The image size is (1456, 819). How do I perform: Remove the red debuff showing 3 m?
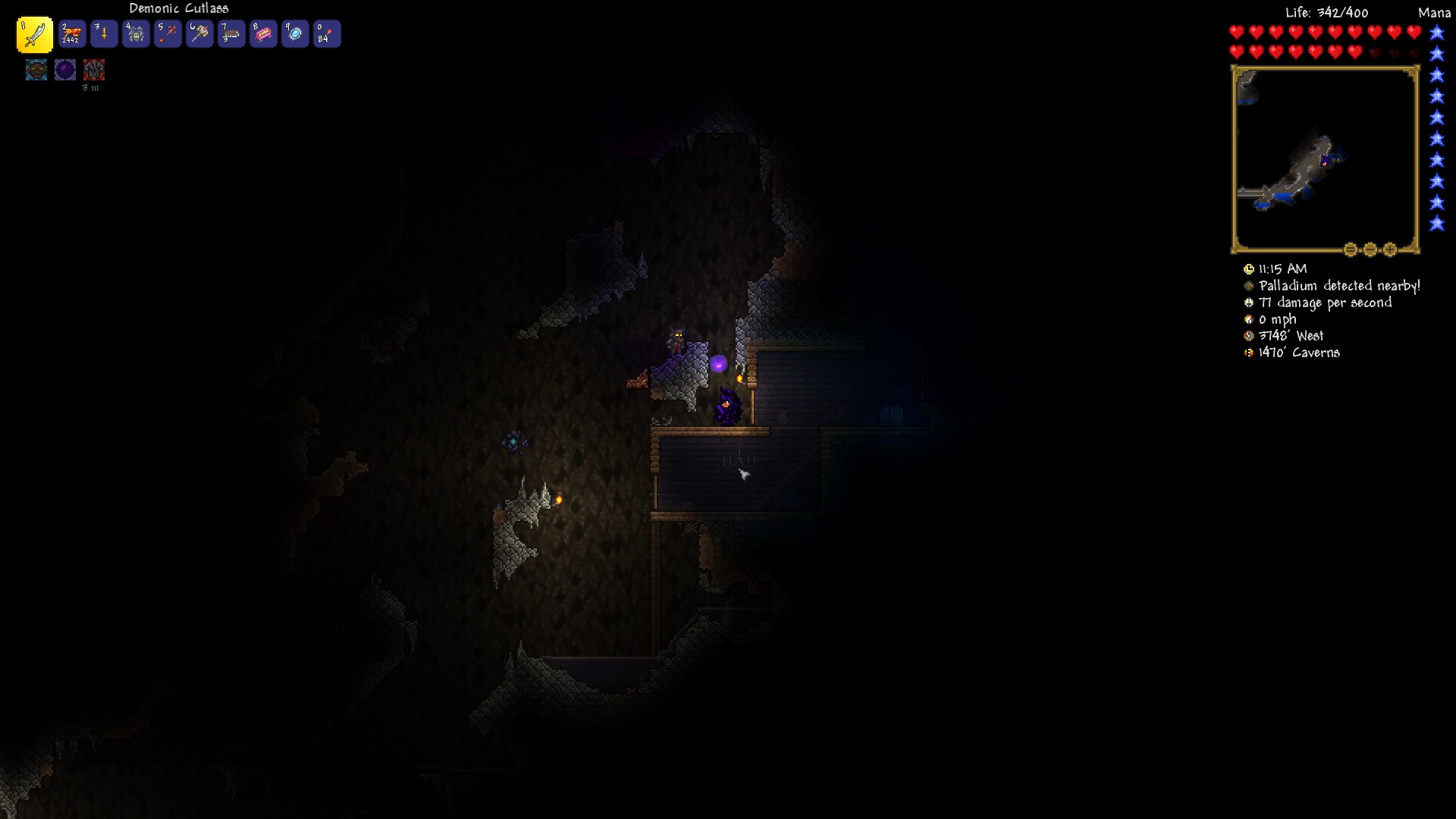pyautogui.click(x=94, y=70)
